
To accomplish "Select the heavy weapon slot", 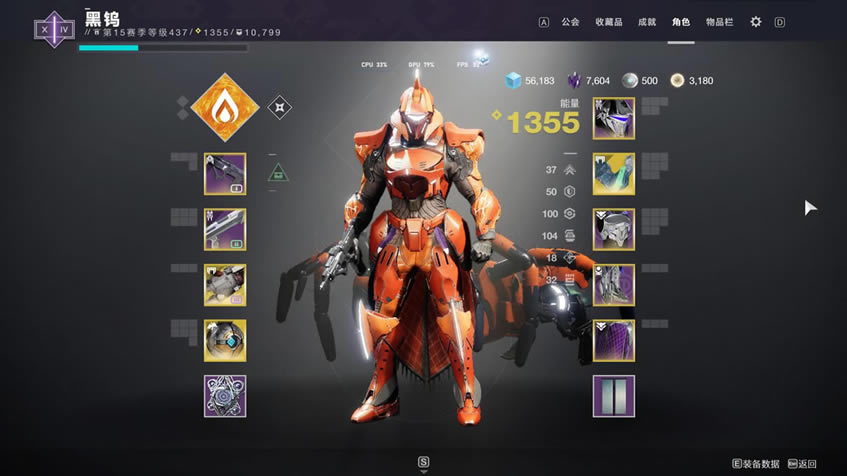I will point(224,285).
